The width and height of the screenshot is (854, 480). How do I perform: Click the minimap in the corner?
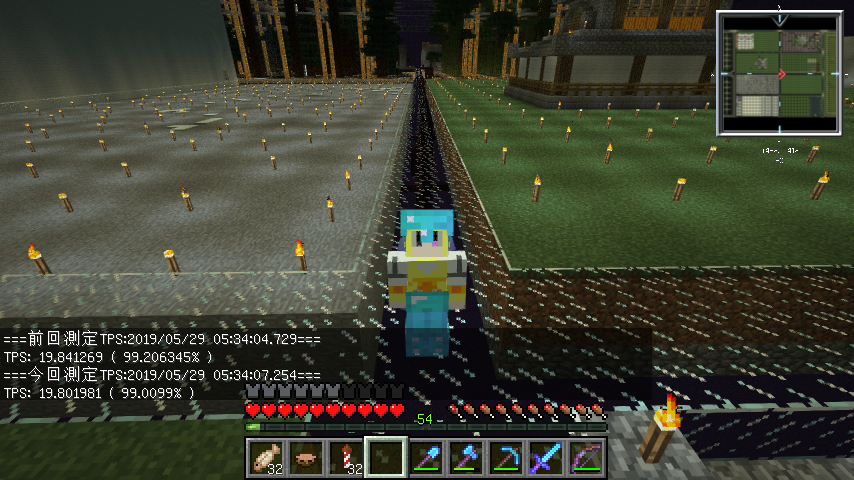tap(779, 73)
